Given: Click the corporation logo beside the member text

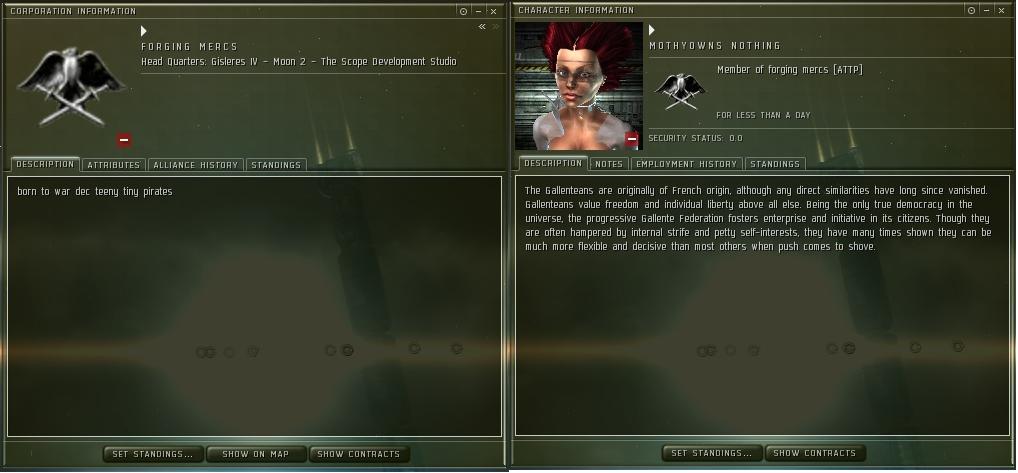Looking at the screenshot, I should [680, 90].
